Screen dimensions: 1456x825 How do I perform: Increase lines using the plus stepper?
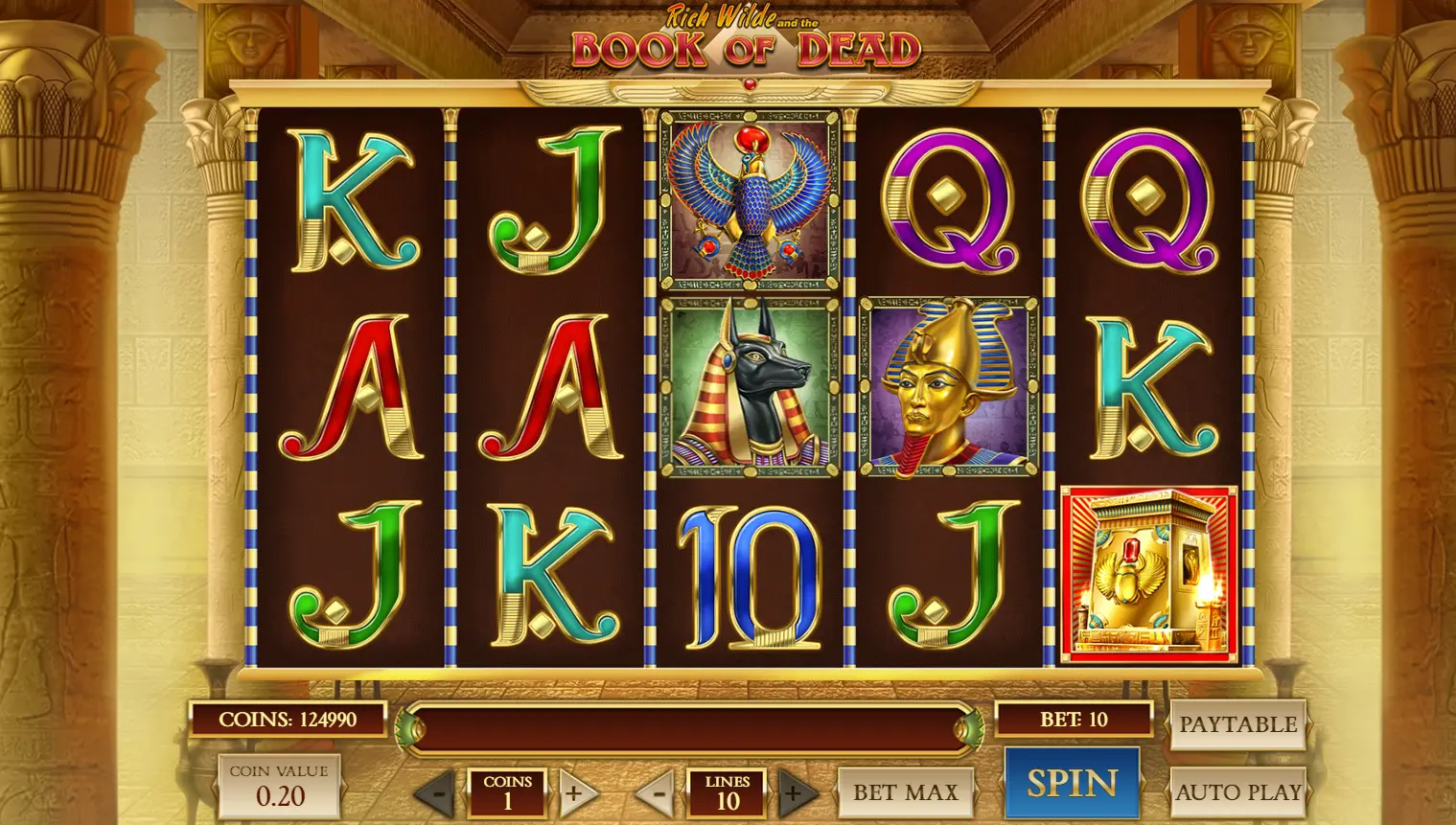pos(794,793)
